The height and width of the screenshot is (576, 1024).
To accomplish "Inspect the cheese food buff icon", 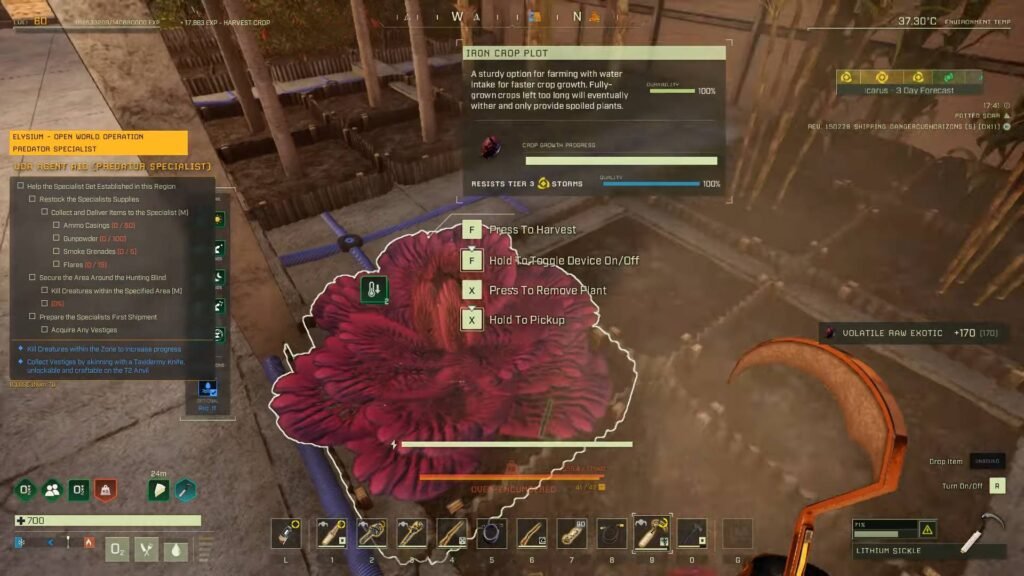I will [159, 490].
